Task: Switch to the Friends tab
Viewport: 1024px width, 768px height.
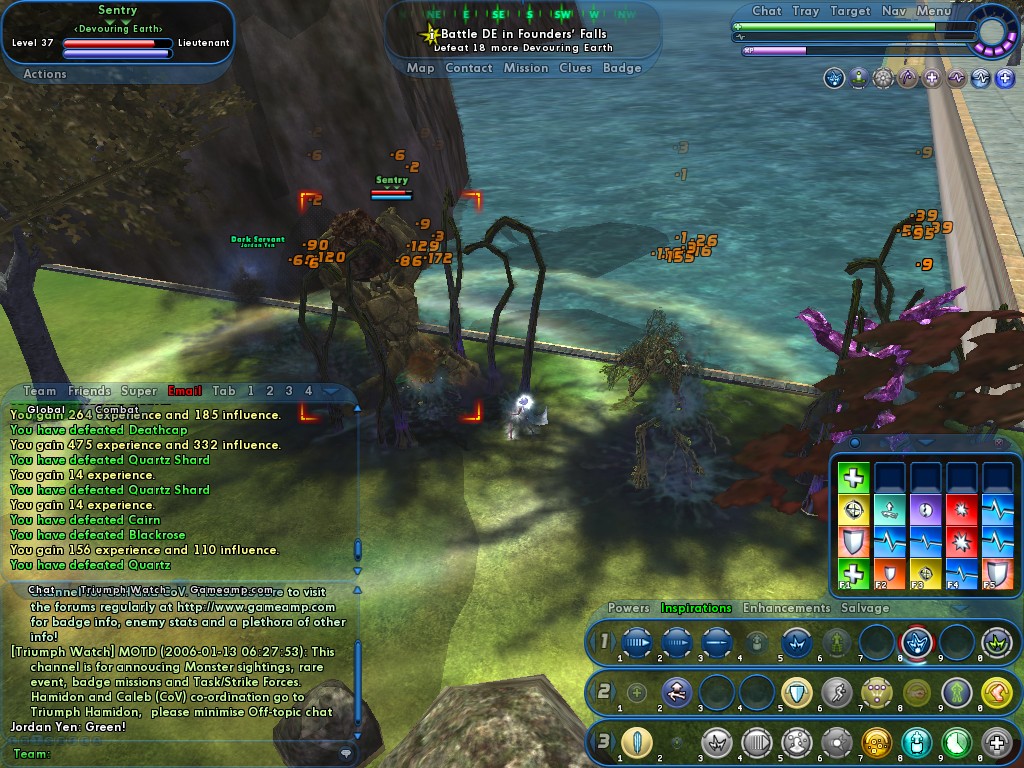Action: click(x=89, y=391)
